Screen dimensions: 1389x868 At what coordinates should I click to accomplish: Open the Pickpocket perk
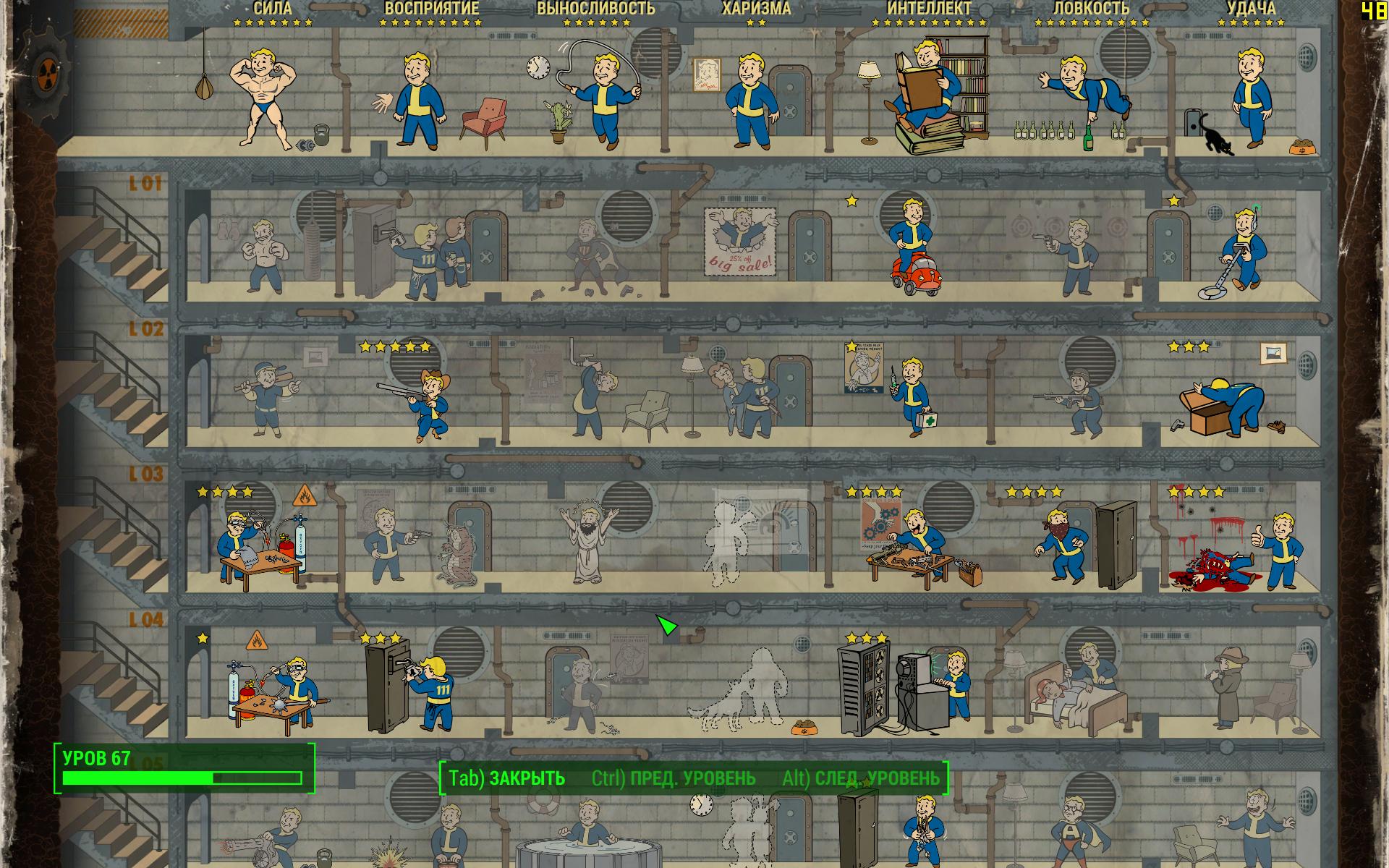pyautogui.click(x=427, y=257)
